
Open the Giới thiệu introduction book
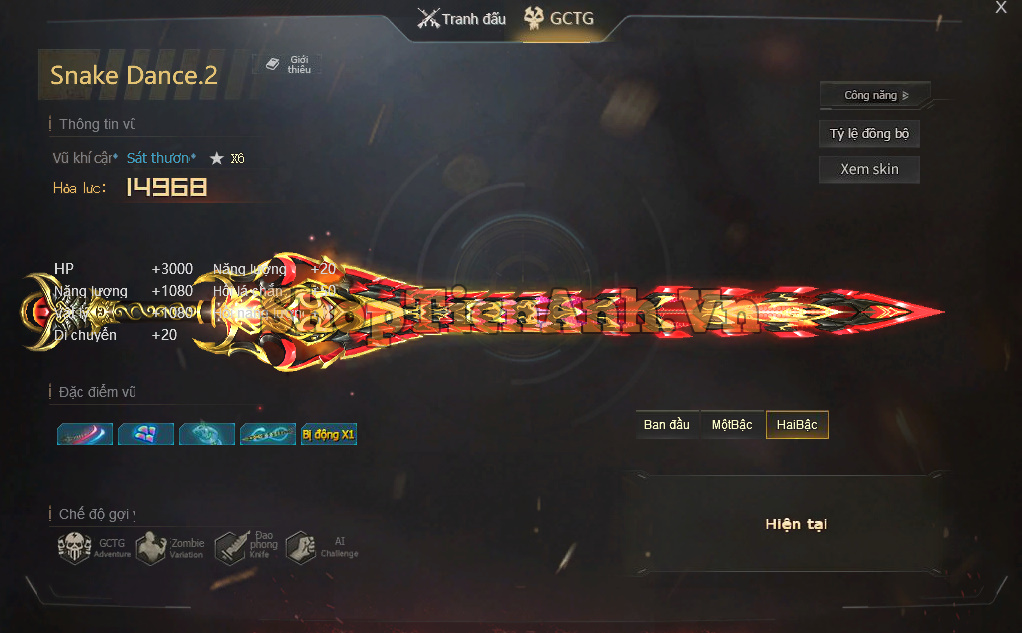(x=287, y=65)
